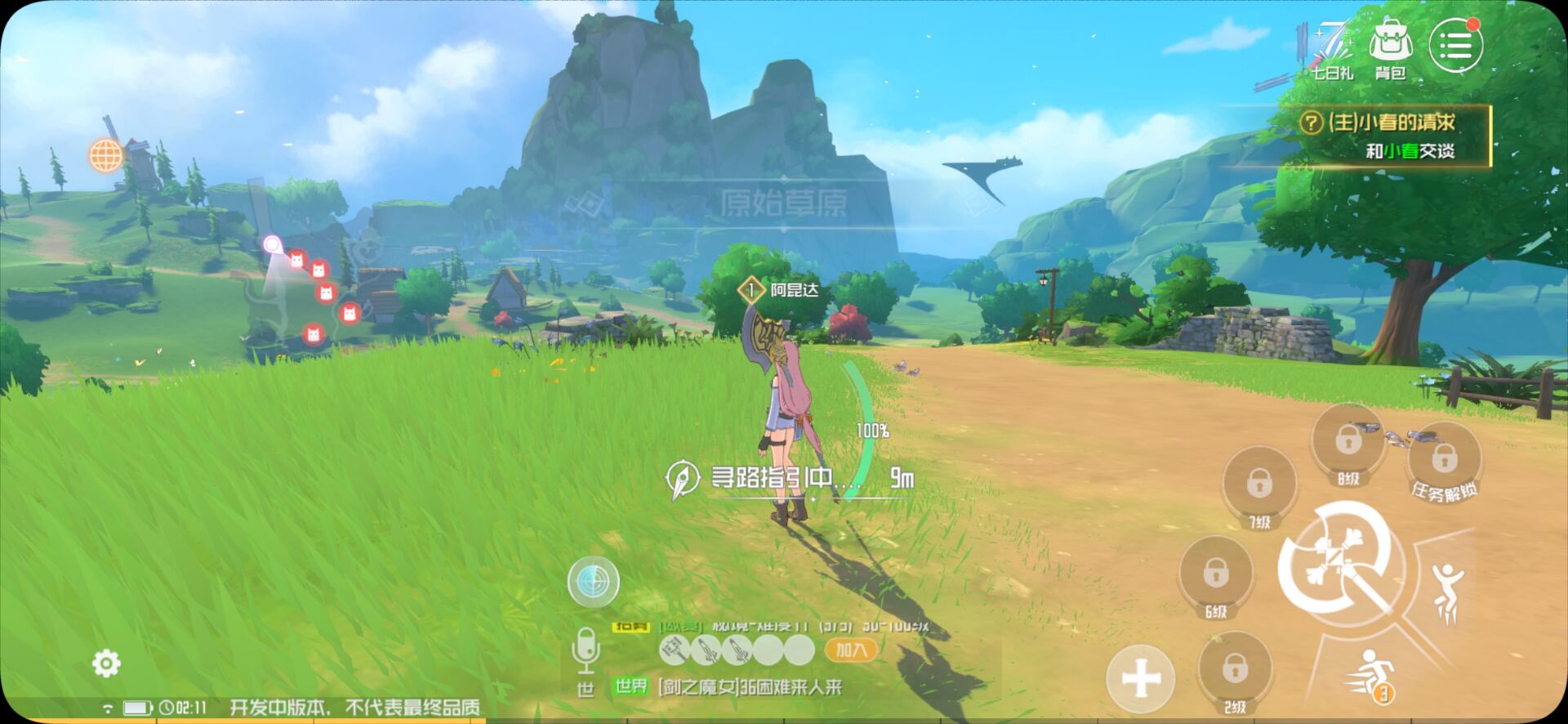Tap the locked 8级 skill slot
1568x724 pixels.
[x=1347, y=441]
